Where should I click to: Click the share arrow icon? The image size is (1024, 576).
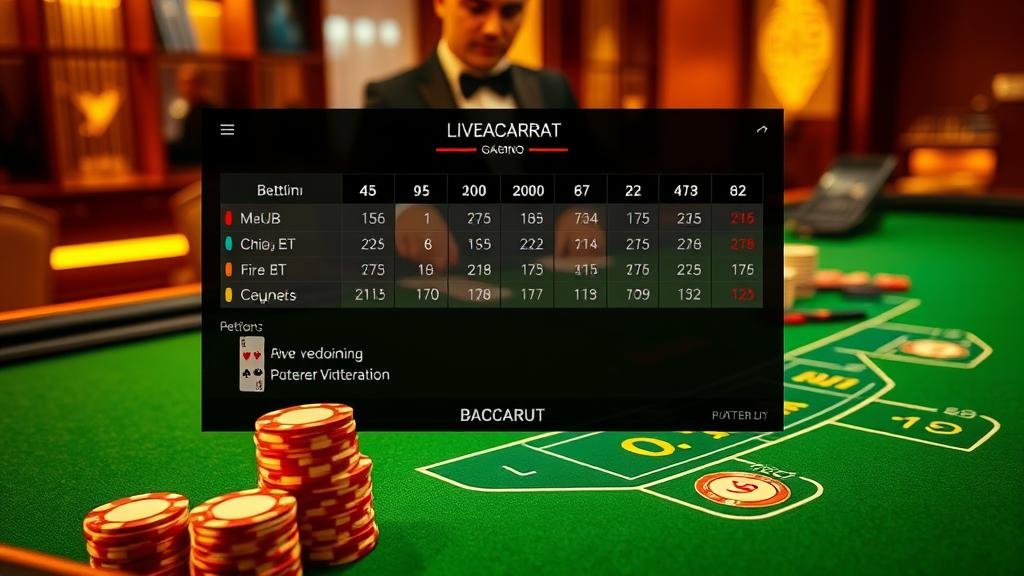pyautogui.click(x=762, y=129)
